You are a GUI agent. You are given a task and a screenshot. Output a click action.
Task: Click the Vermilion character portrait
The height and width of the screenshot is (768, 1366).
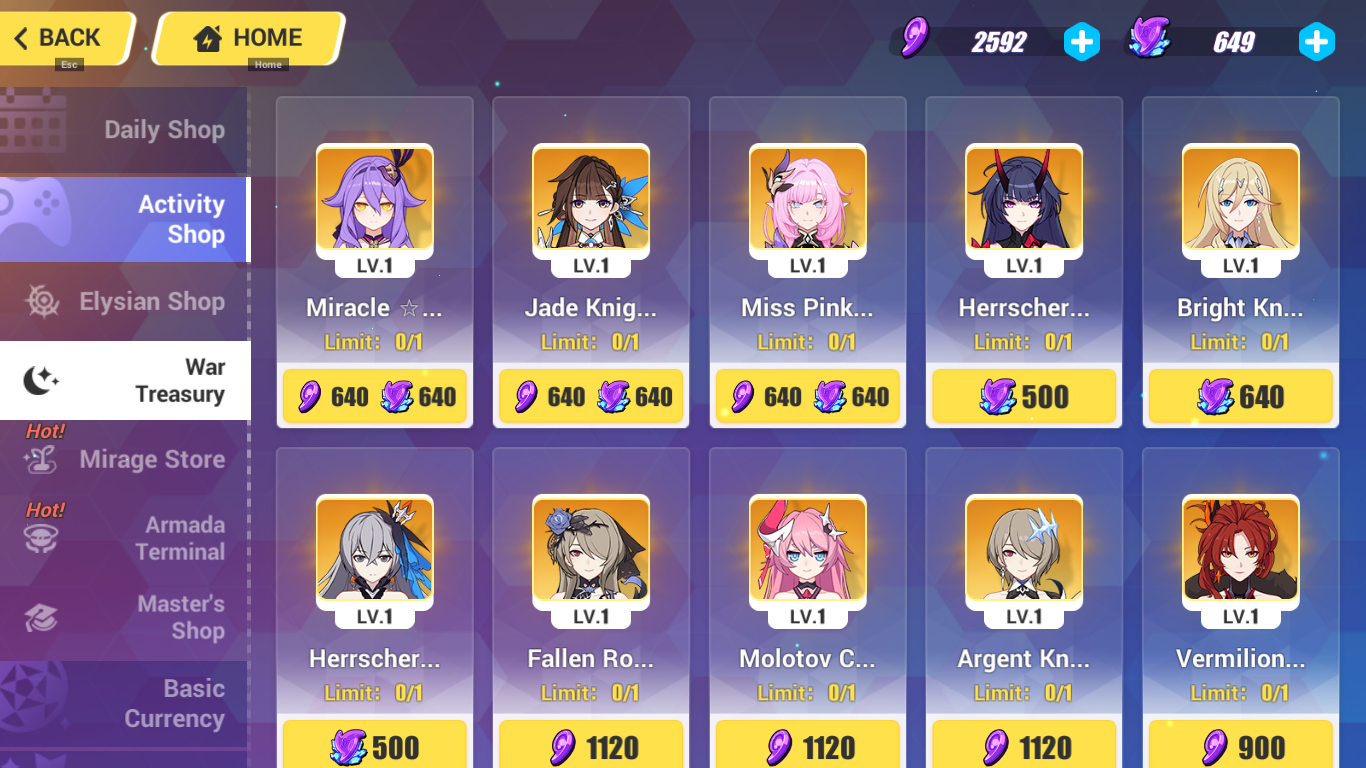pos(1240,551)
